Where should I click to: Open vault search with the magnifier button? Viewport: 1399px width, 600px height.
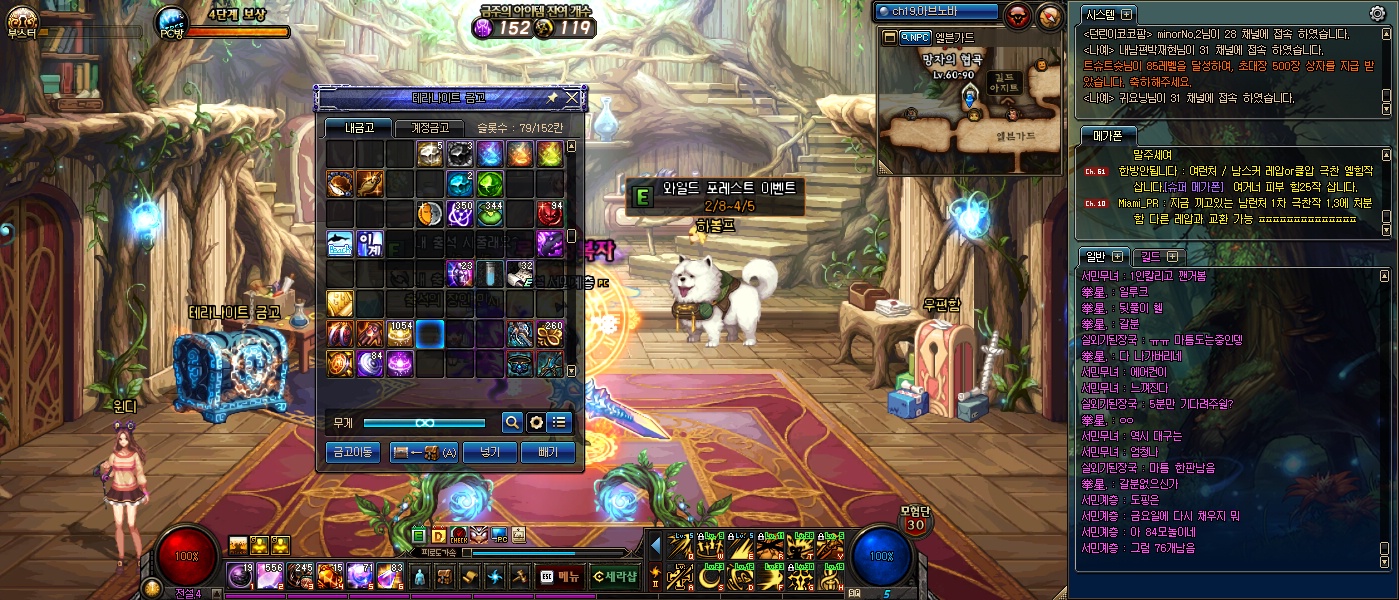tap(511, 423)
